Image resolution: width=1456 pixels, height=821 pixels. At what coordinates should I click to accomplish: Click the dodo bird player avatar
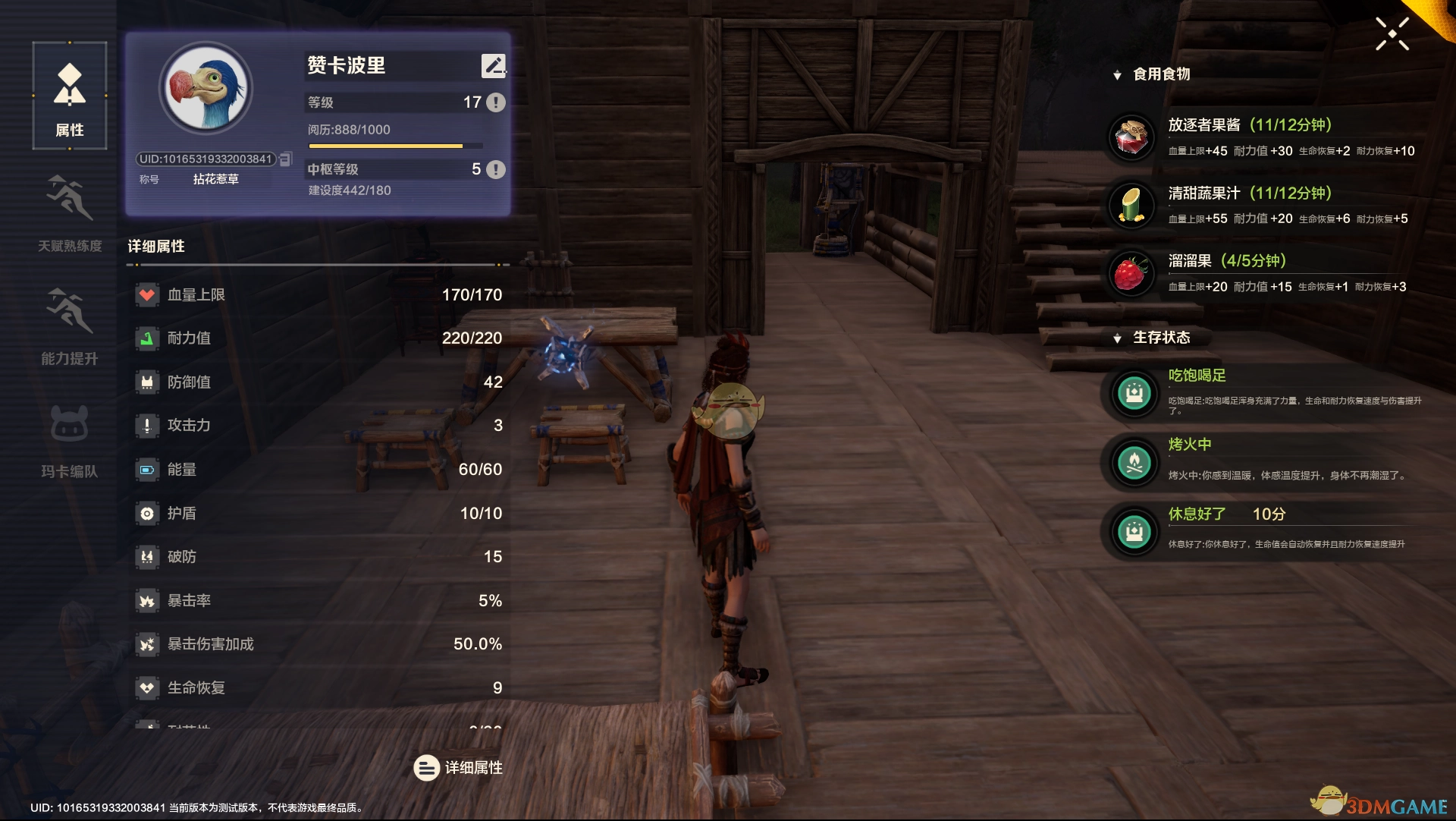click(206, 89)
